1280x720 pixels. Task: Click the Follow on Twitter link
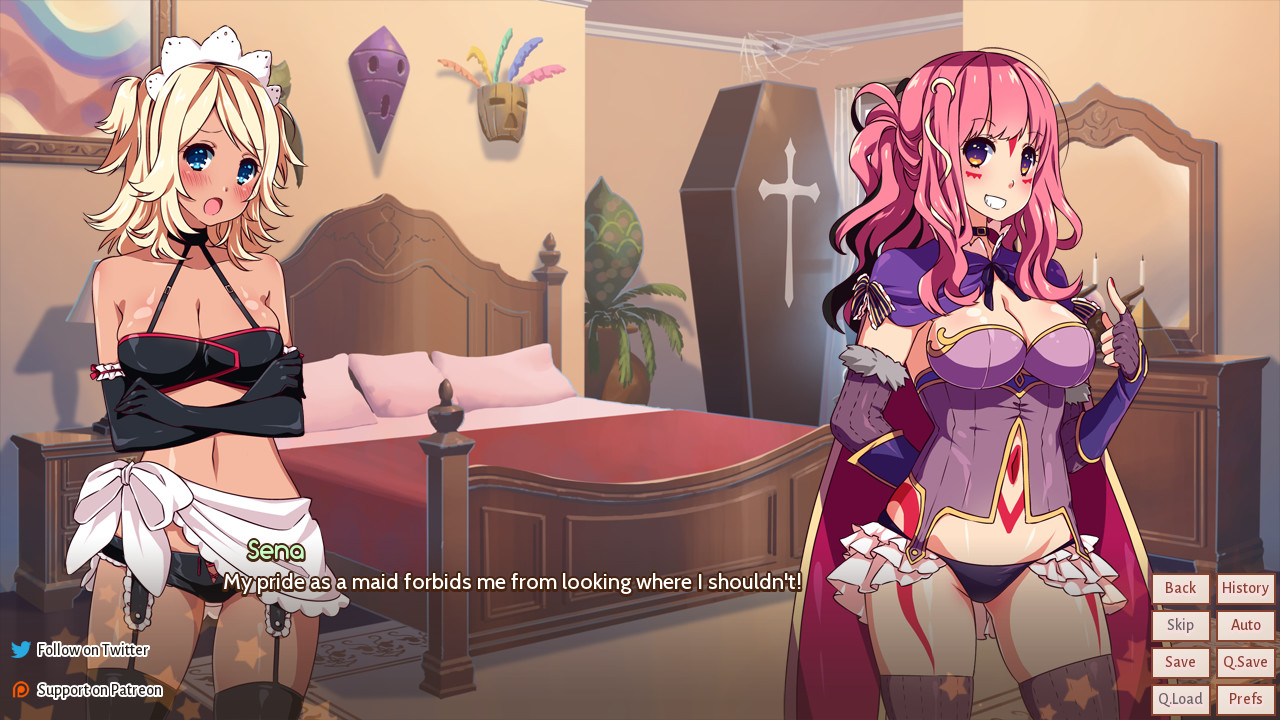[x=92, y=649]
